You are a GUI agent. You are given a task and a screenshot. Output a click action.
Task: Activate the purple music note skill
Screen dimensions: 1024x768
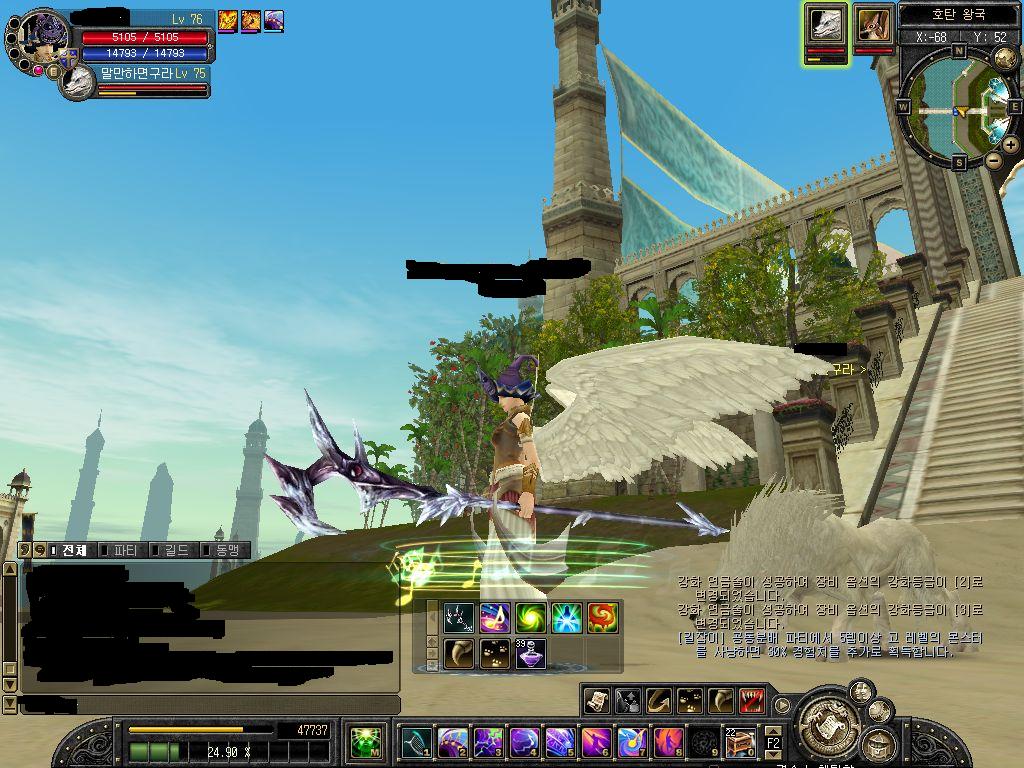494,618
